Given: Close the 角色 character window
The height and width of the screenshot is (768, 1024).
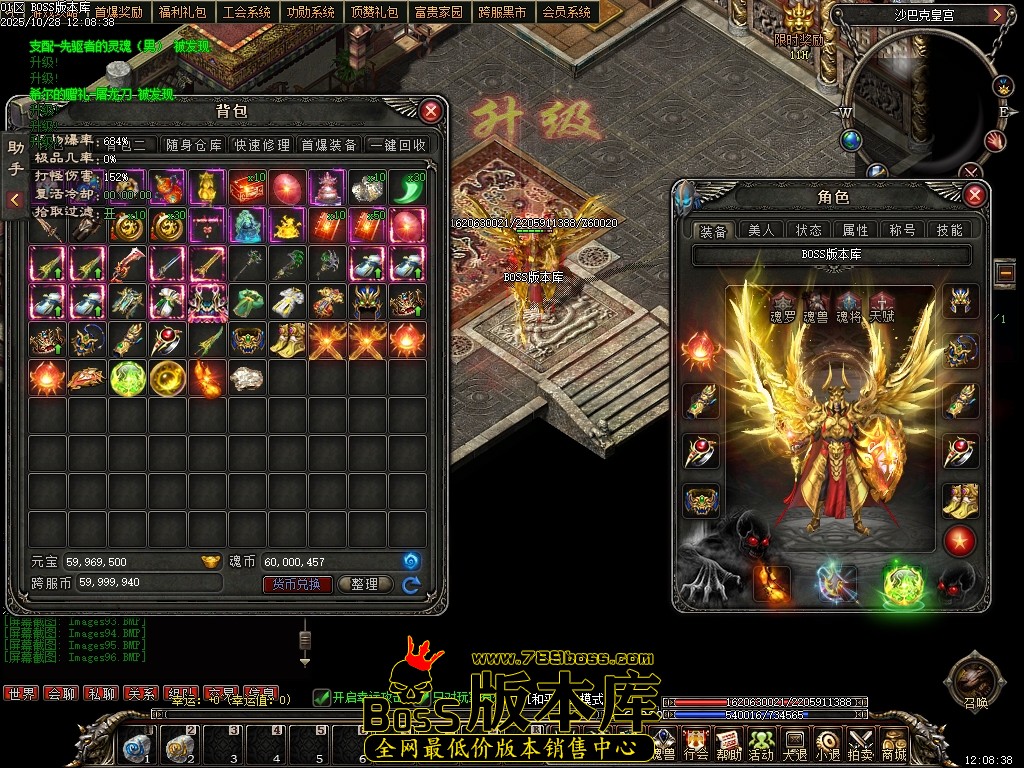Looking at the screenshot, I should 975,195.
